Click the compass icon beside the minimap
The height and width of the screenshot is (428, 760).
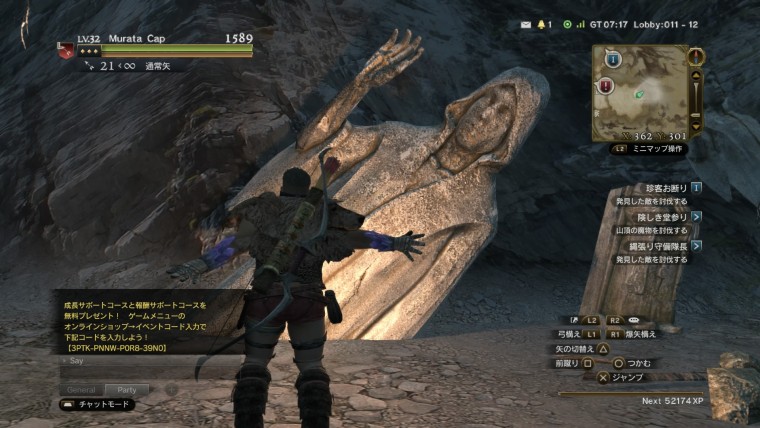click(697, 56)
